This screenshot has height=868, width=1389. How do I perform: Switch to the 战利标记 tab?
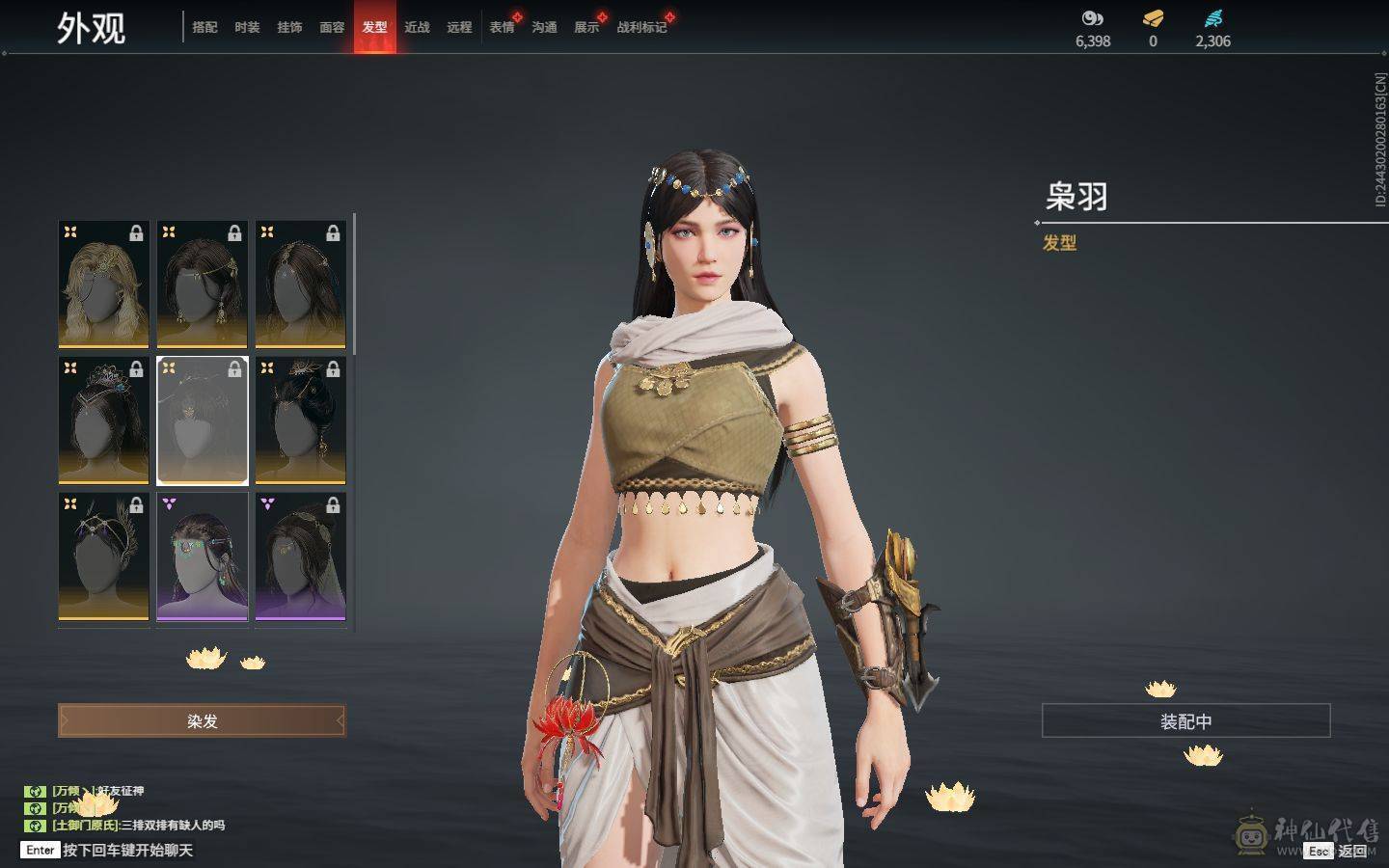tap(641, 27)
